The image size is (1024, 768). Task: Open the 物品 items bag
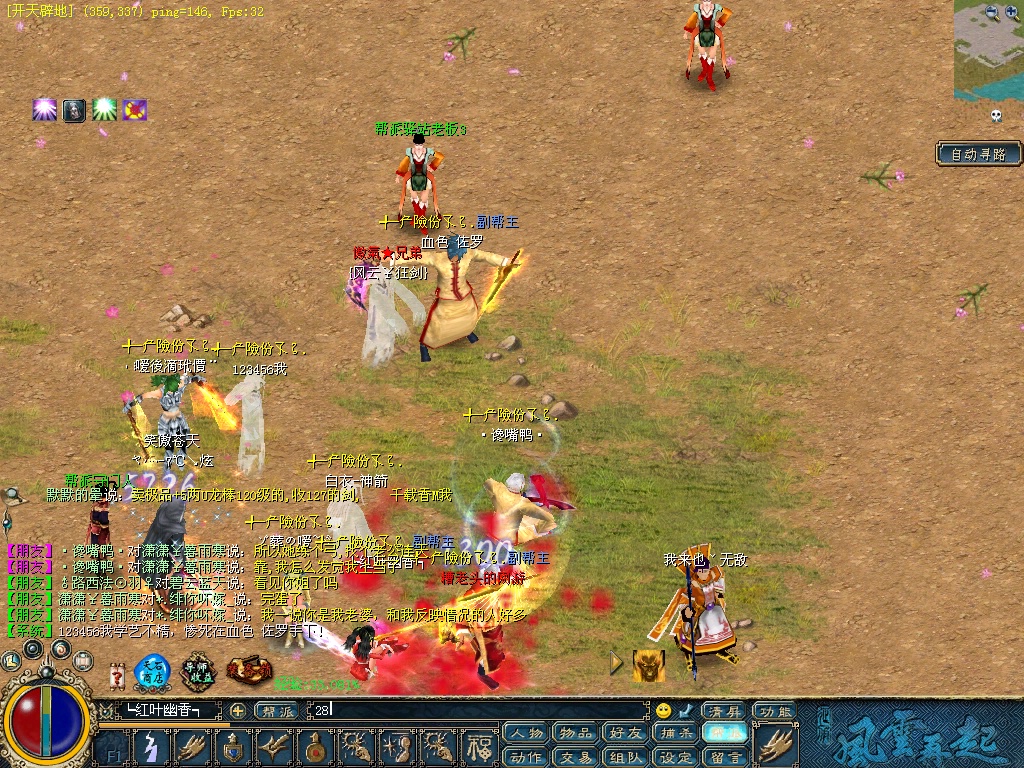pyautogui.click(x=576, y=733)
